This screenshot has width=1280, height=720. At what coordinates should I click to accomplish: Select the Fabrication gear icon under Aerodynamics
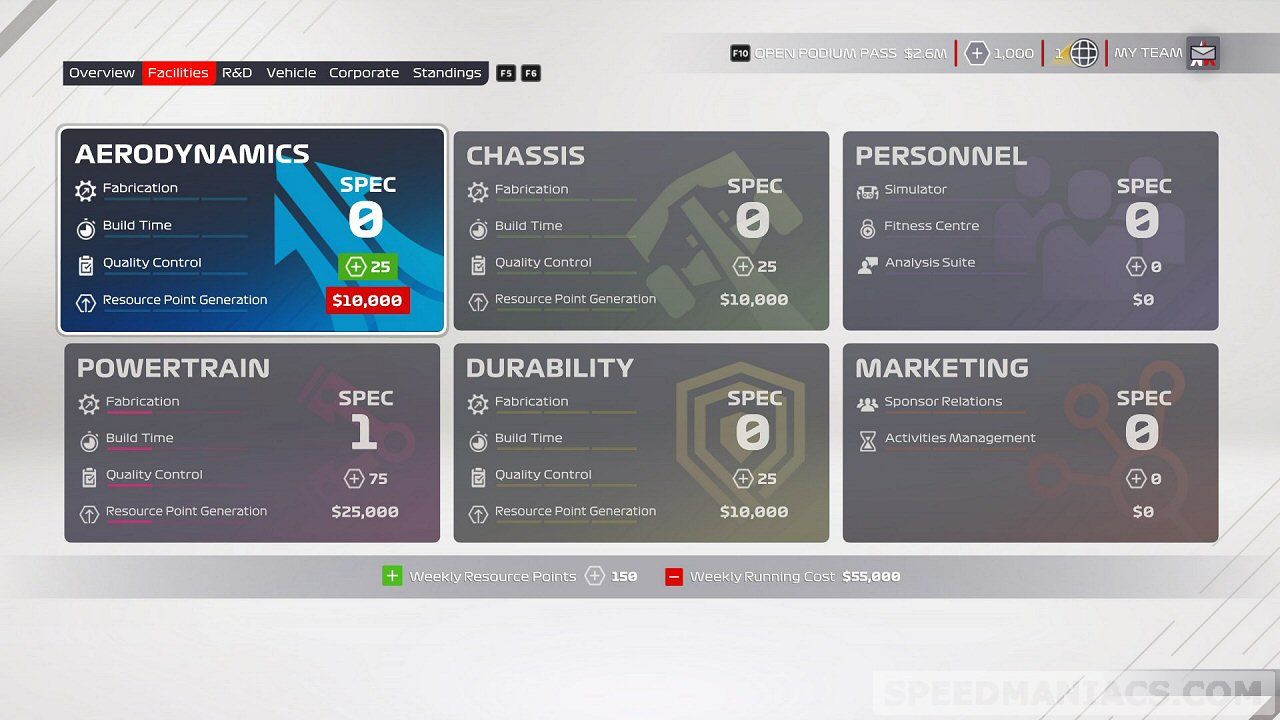point(87,188)
